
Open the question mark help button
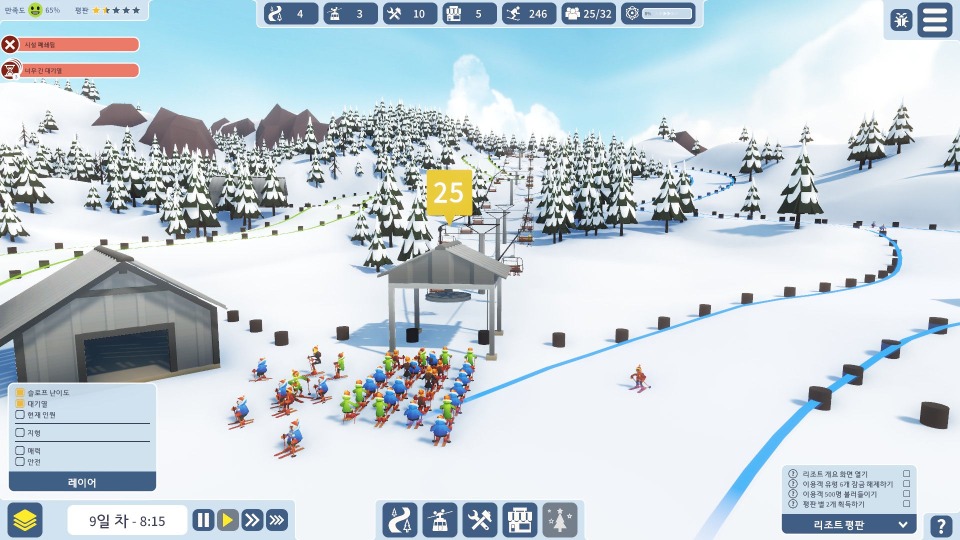(941, 526)
